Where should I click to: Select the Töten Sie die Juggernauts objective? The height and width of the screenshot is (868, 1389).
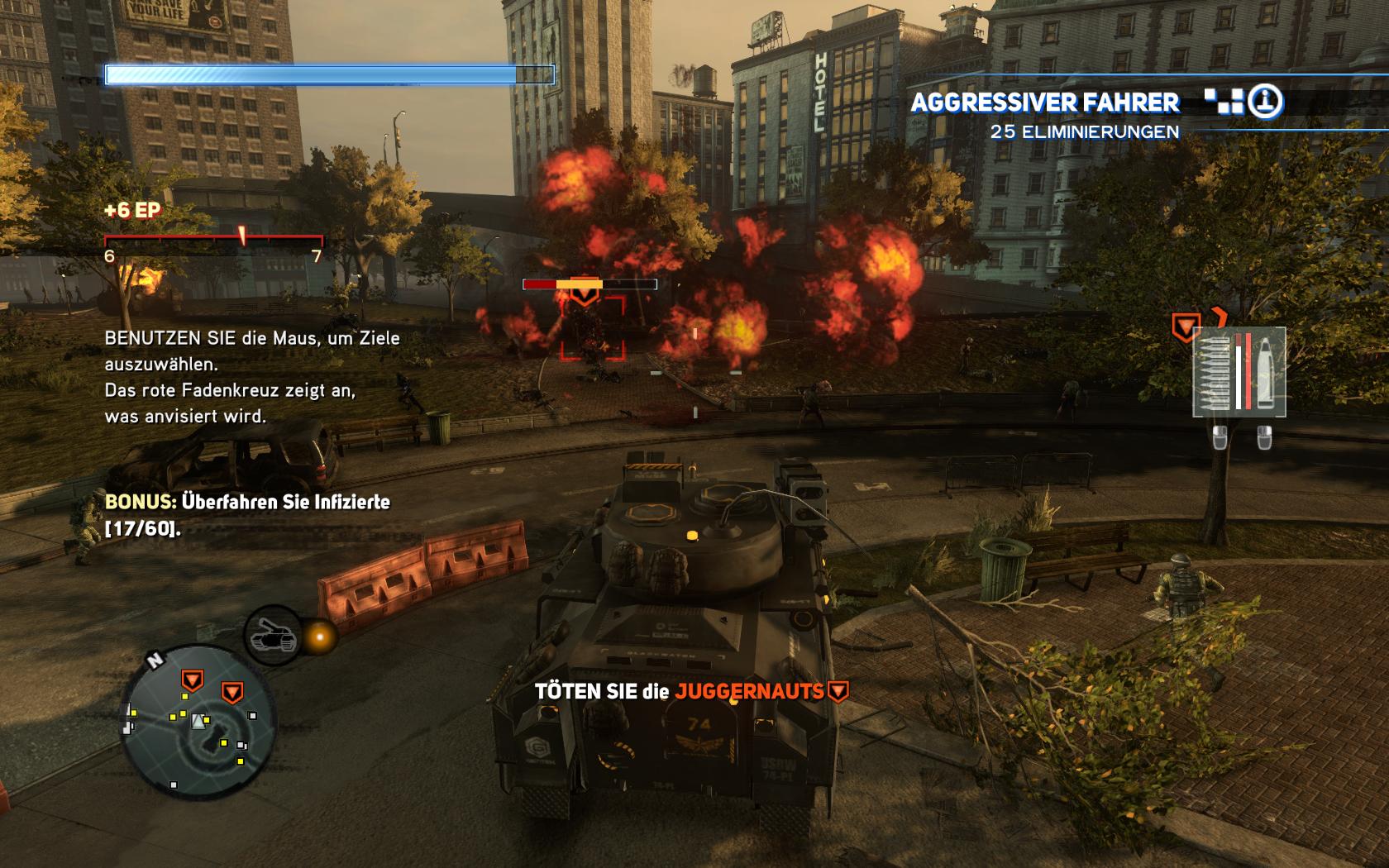tap(690, 691)
